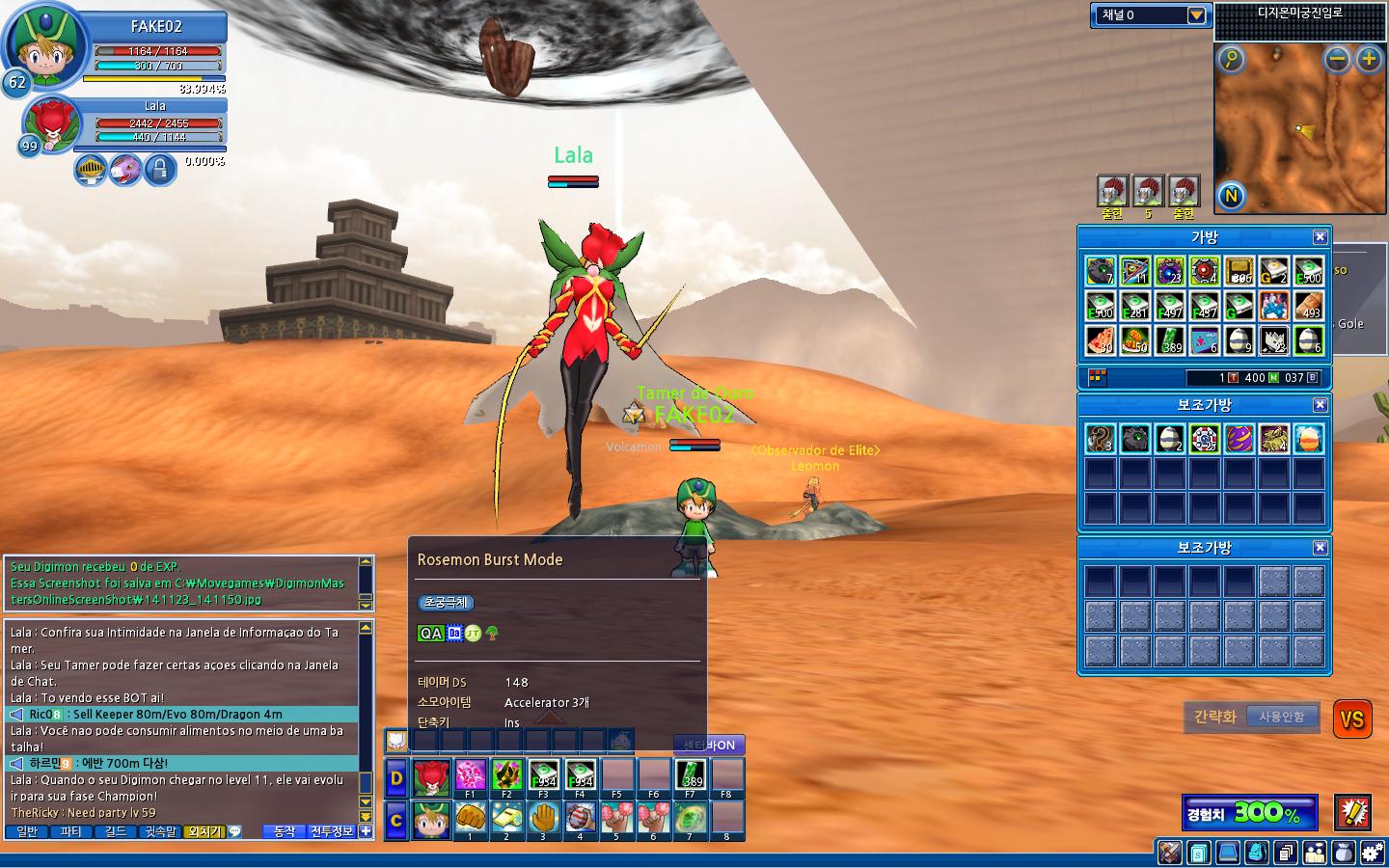
Task: Activate the pink crystal skill in slot F1
Action: [470, 776]
